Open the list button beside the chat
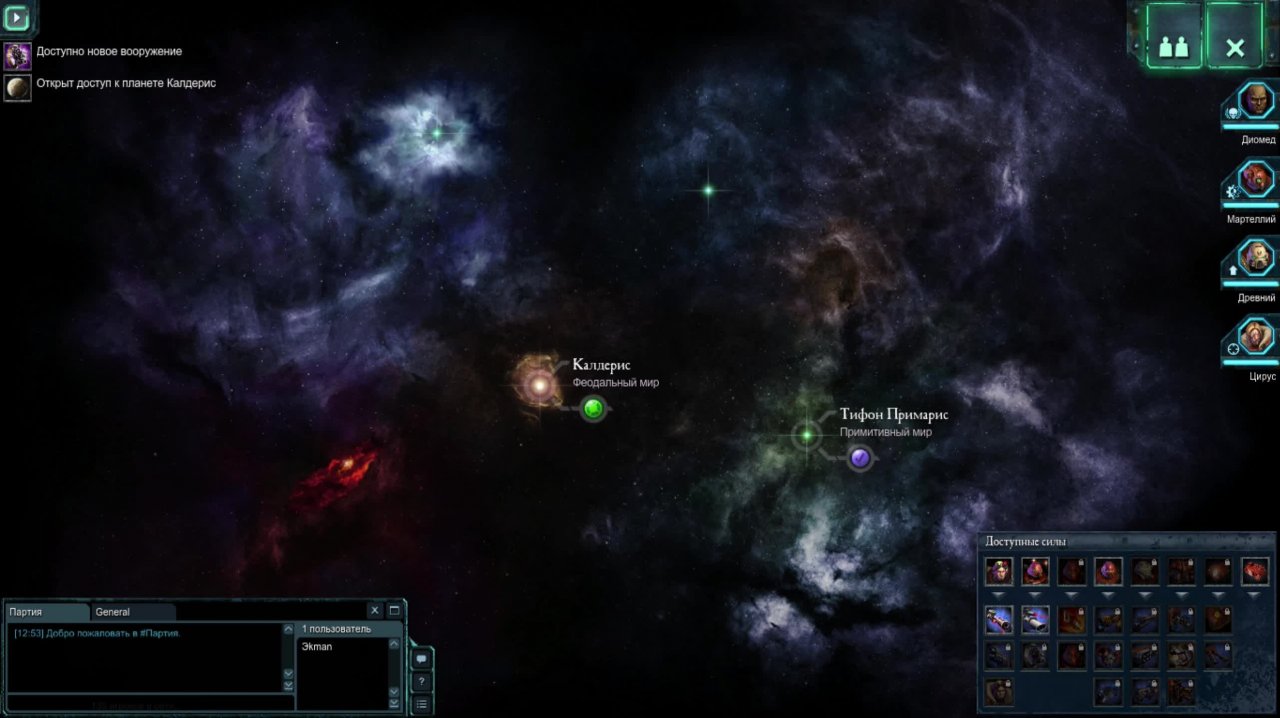 click(422, 704)
